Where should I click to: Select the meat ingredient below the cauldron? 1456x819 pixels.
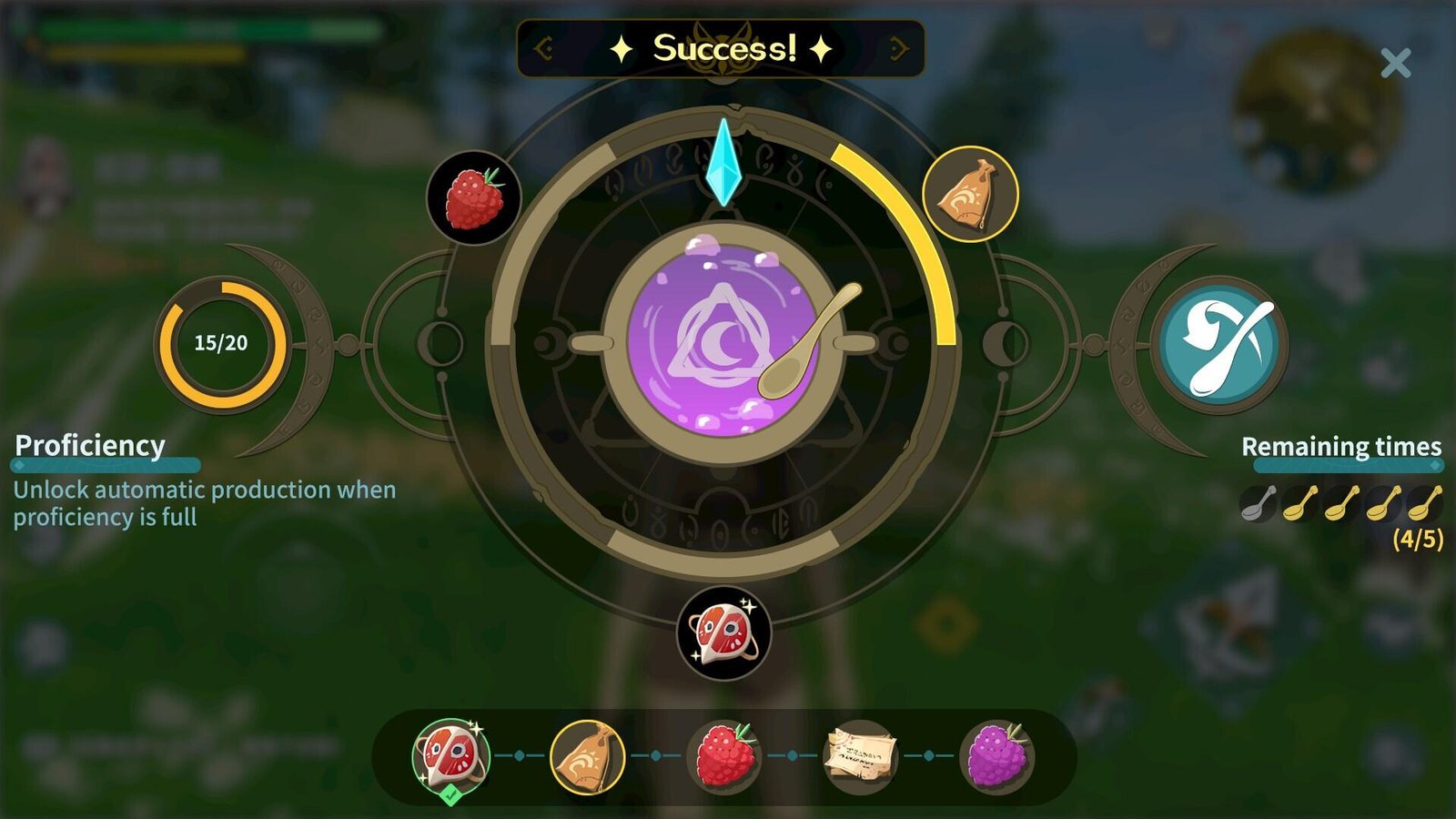click(724, 632)
